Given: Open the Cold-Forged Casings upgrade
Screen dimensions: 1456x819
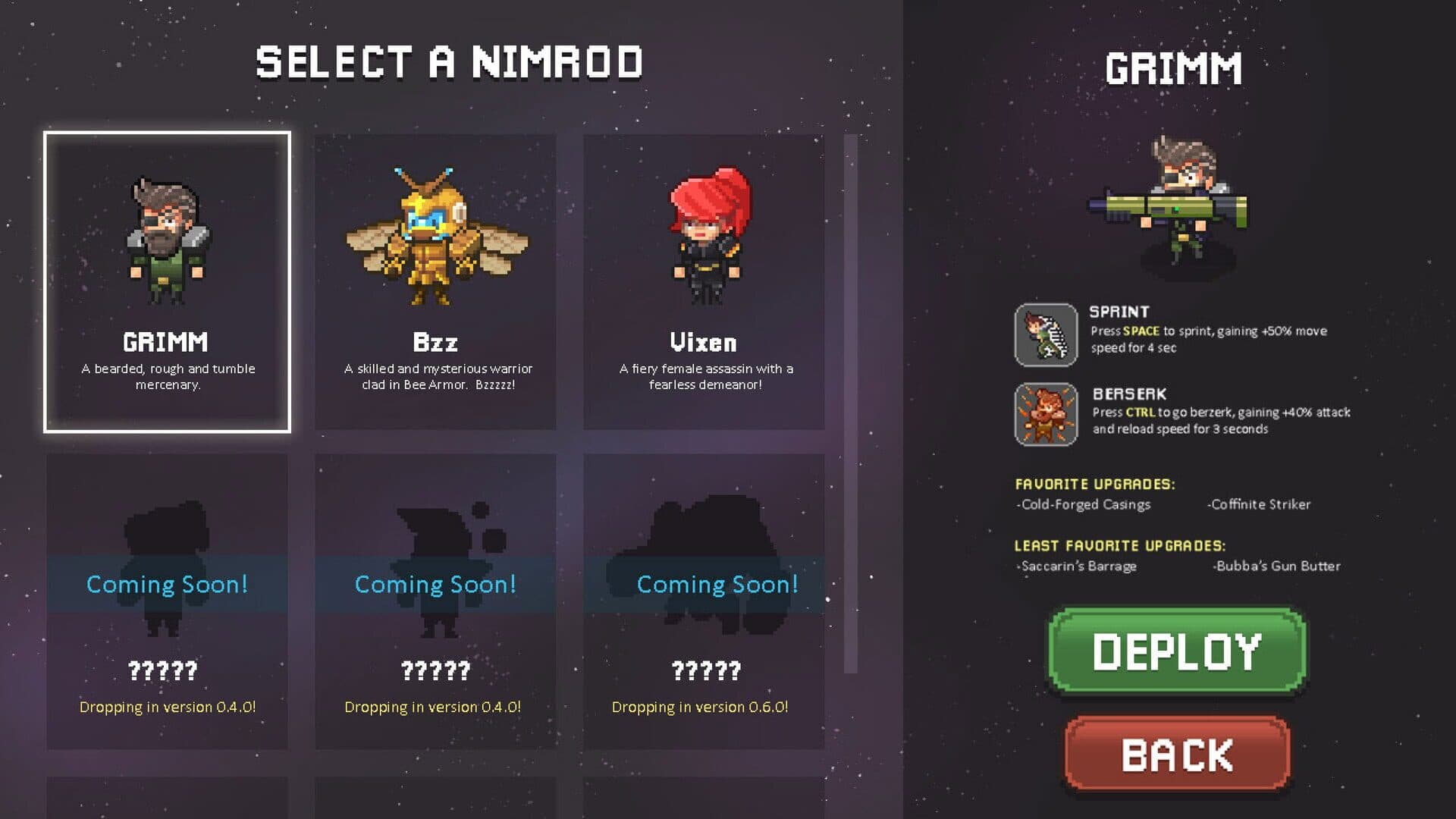Looking at the screenshot, I should pyautogui.click(x=1082, y=504).
